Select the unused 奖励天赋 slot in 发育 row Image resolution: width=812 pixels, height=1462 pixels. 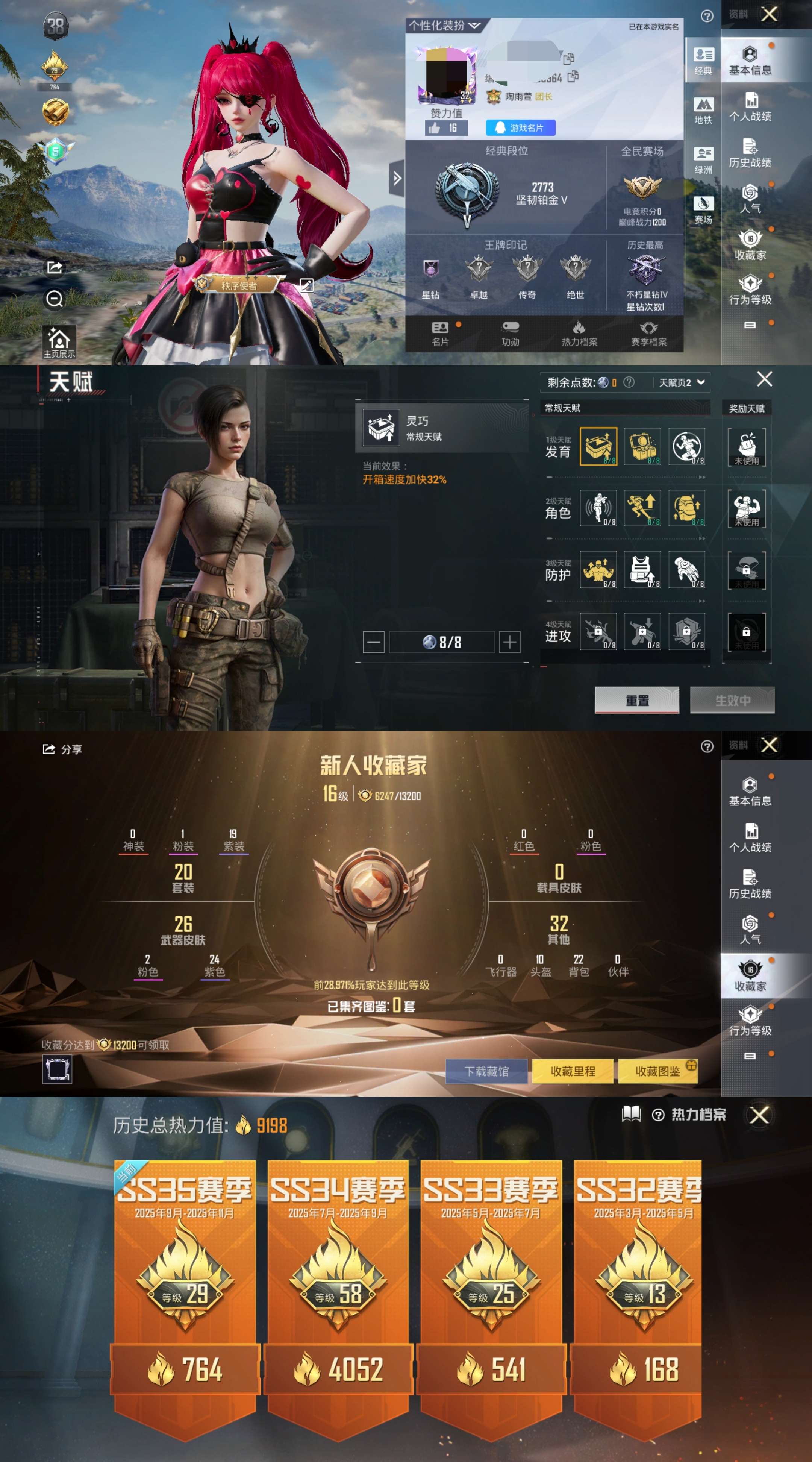(x=748, y=448)
